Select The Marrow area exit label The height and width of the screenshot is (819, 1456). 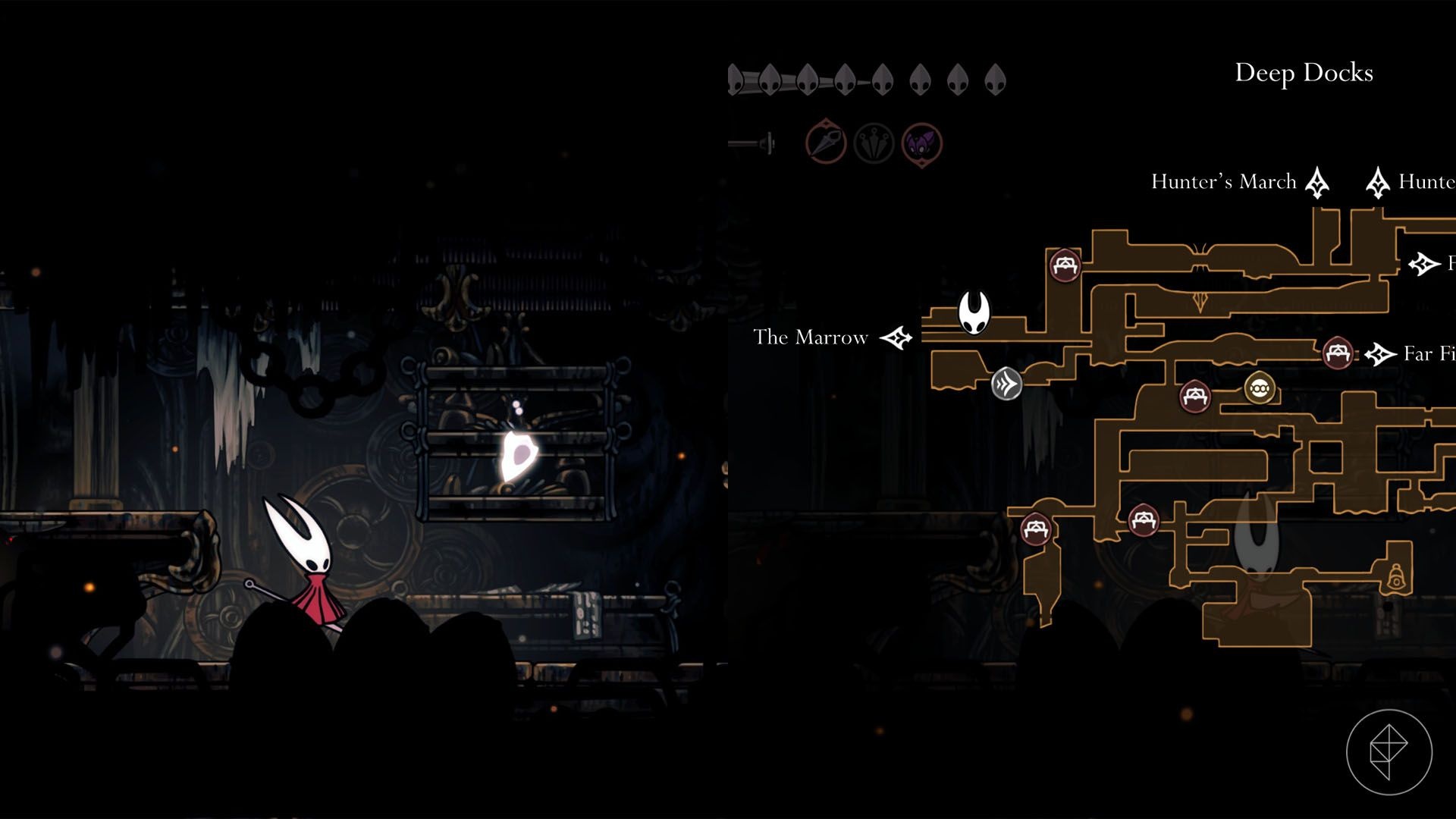[811, 337]
